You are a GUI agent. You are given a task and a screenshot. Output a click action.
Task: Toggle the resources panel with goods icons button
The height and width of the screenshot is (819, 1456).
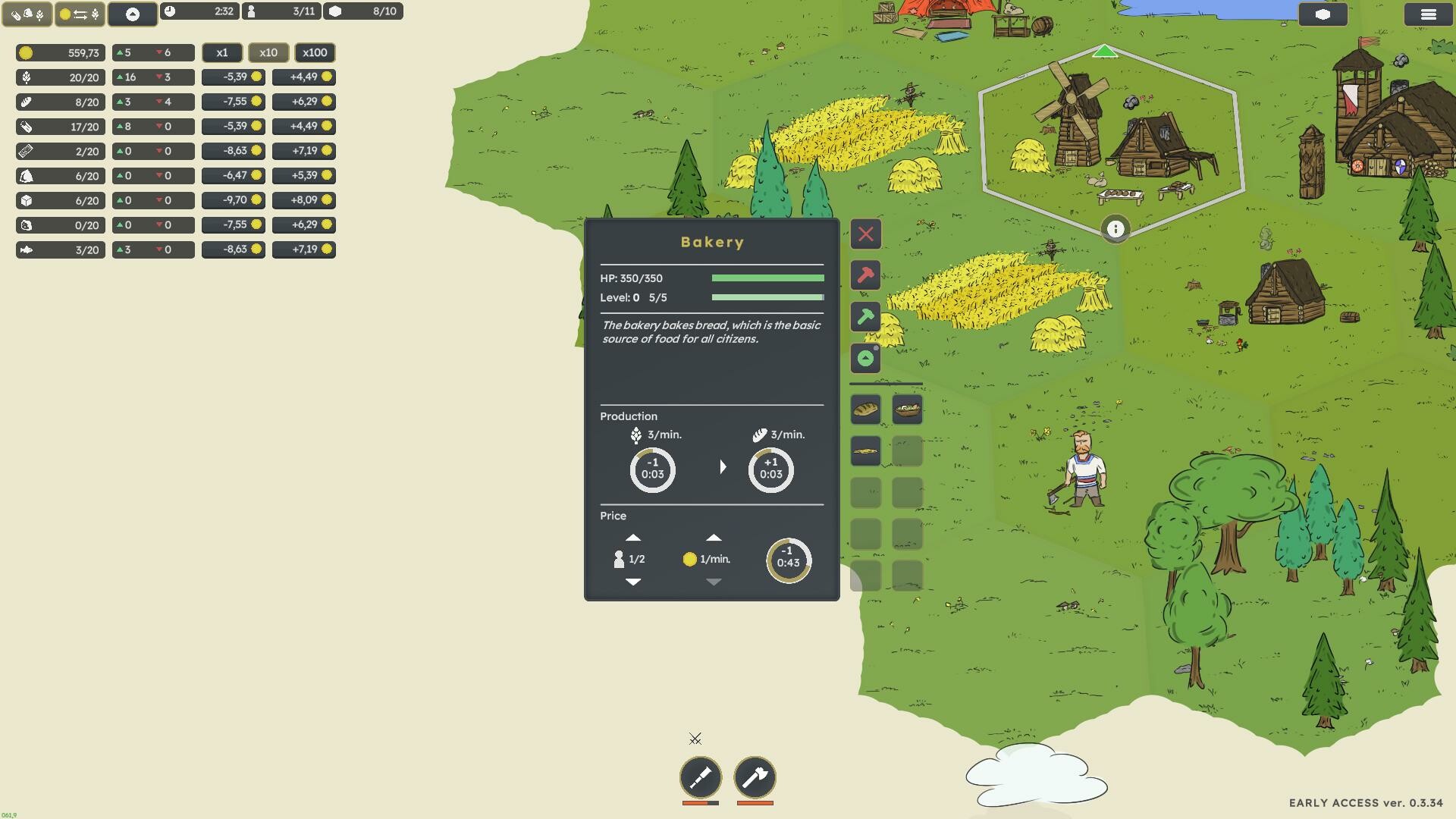tap(27, 13)
